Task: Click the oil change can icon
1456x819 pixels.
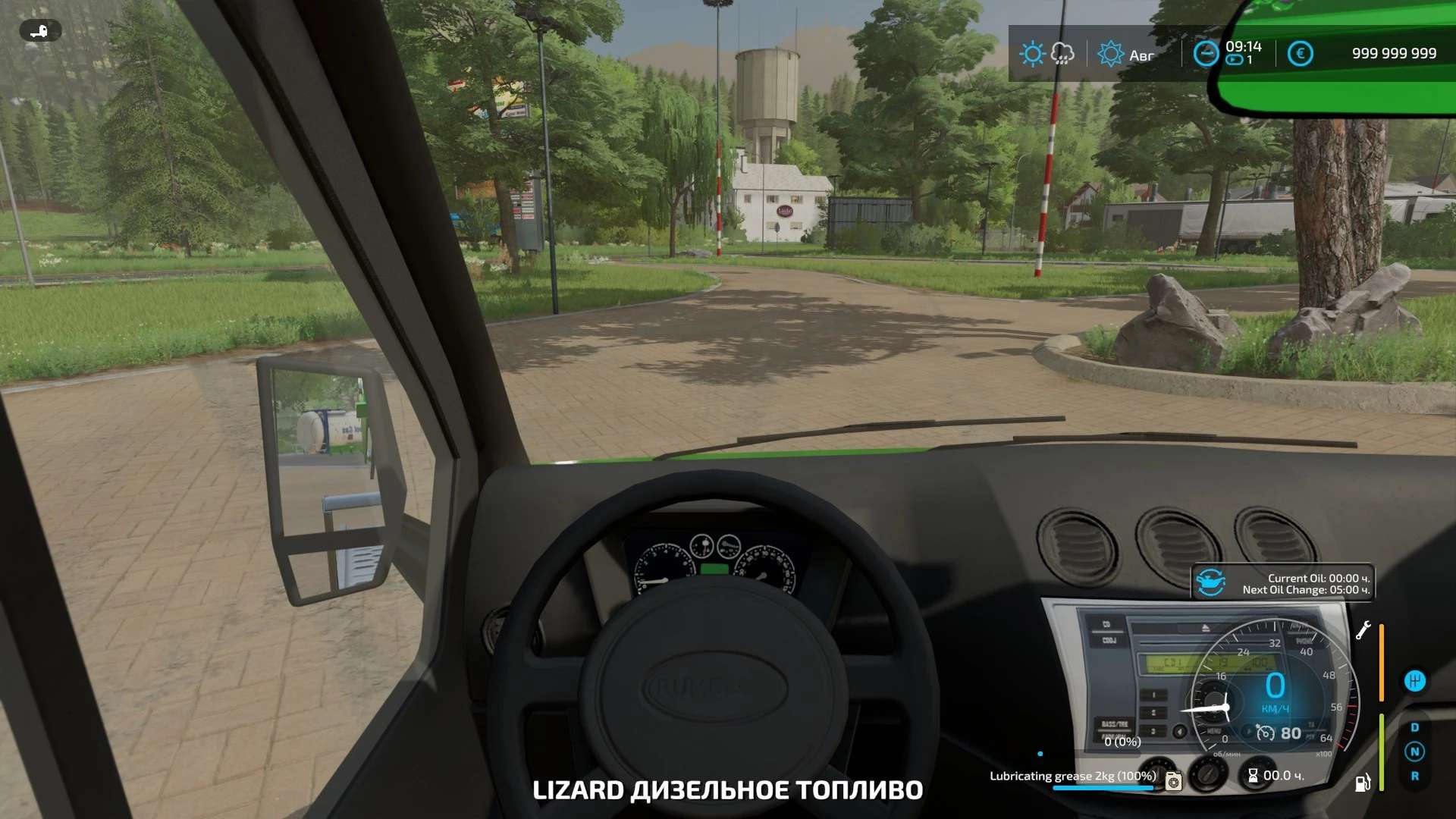Action: (1210, 583)
